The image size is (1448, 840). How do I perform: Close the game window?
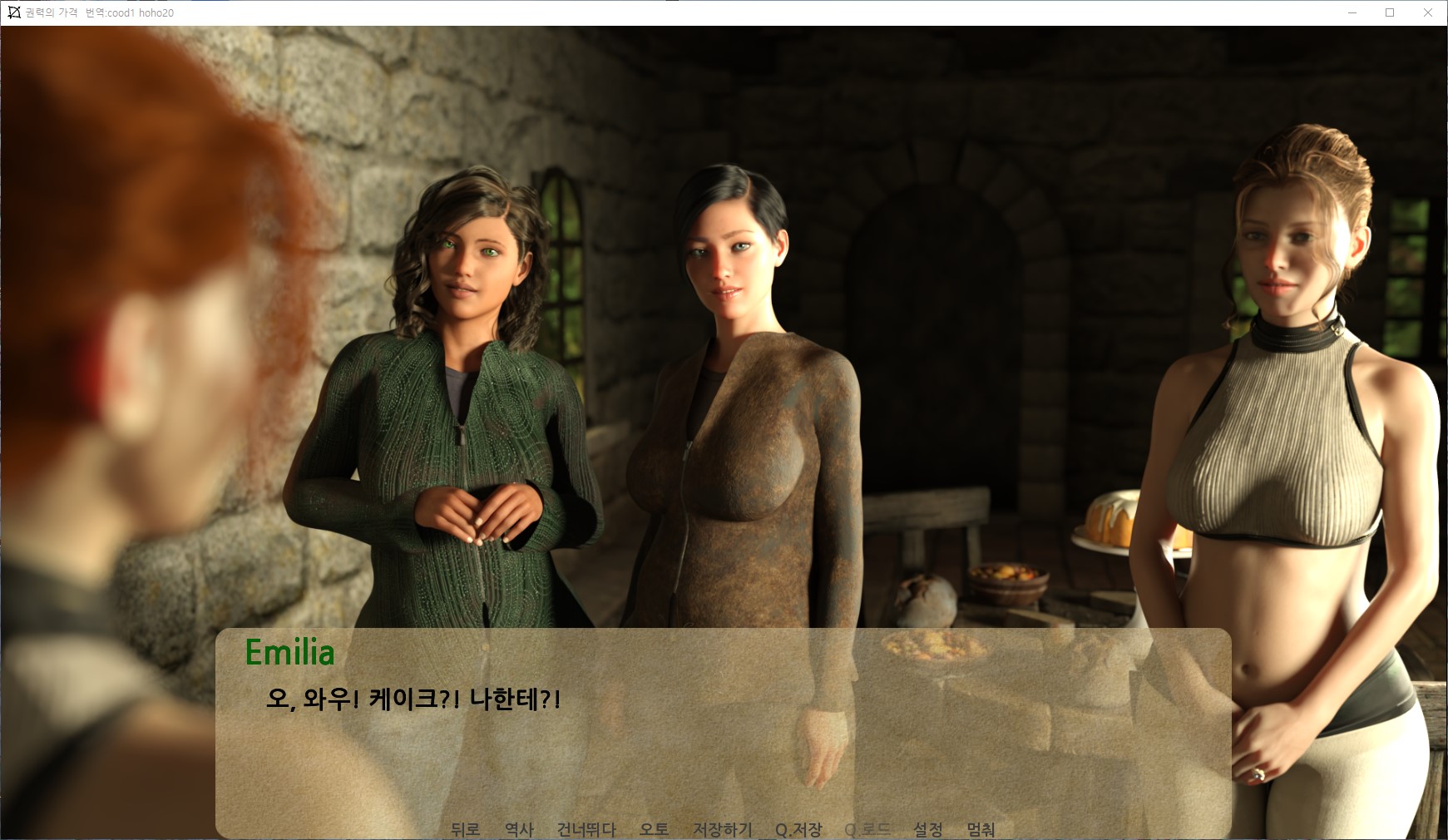1428,12
